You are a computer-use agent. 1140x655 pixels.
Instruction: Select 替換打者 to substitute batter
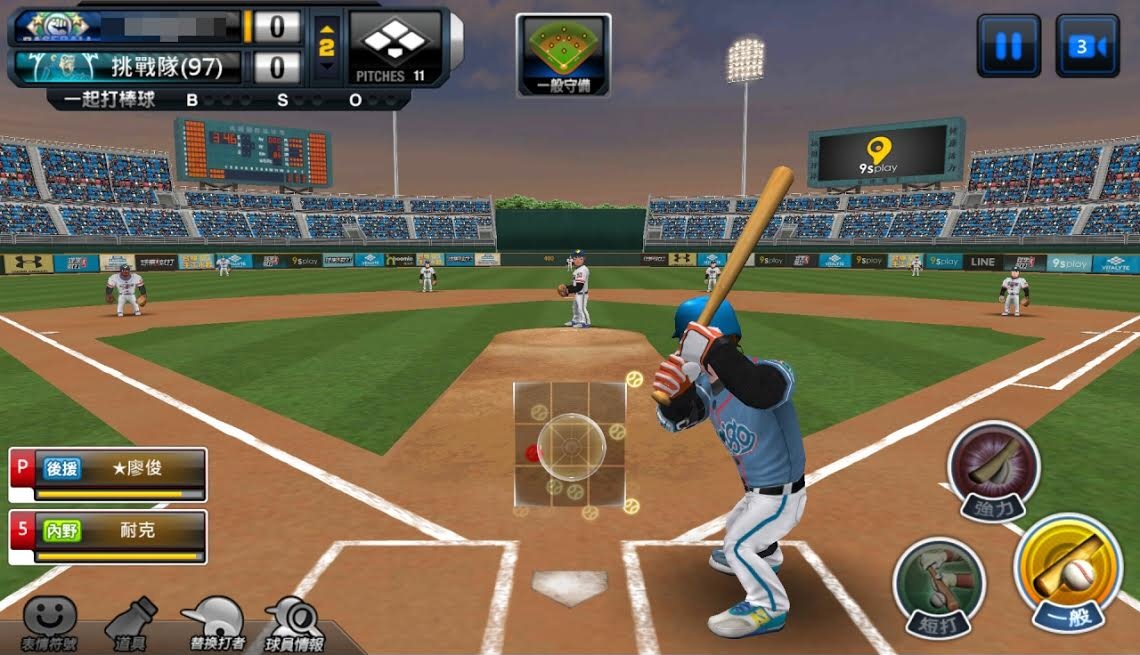click(x=214, y=623)
